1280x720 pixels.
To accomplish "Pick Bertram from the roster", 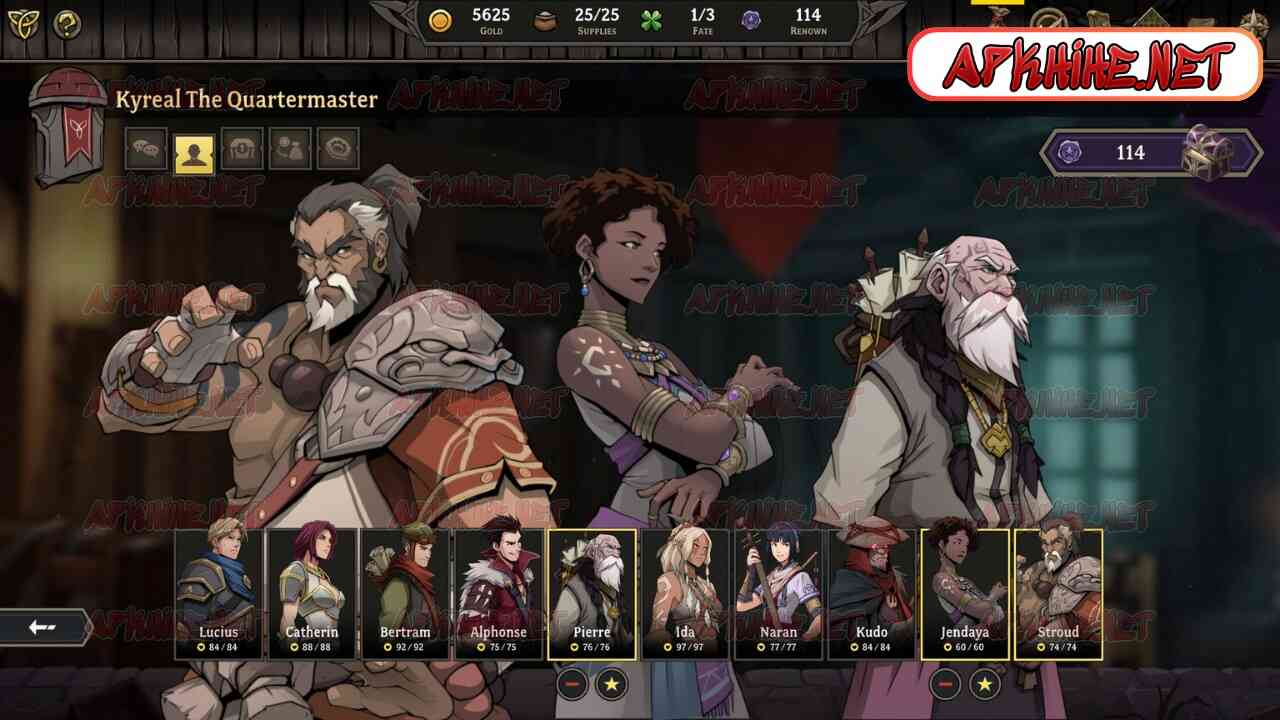I will (405, 593).
